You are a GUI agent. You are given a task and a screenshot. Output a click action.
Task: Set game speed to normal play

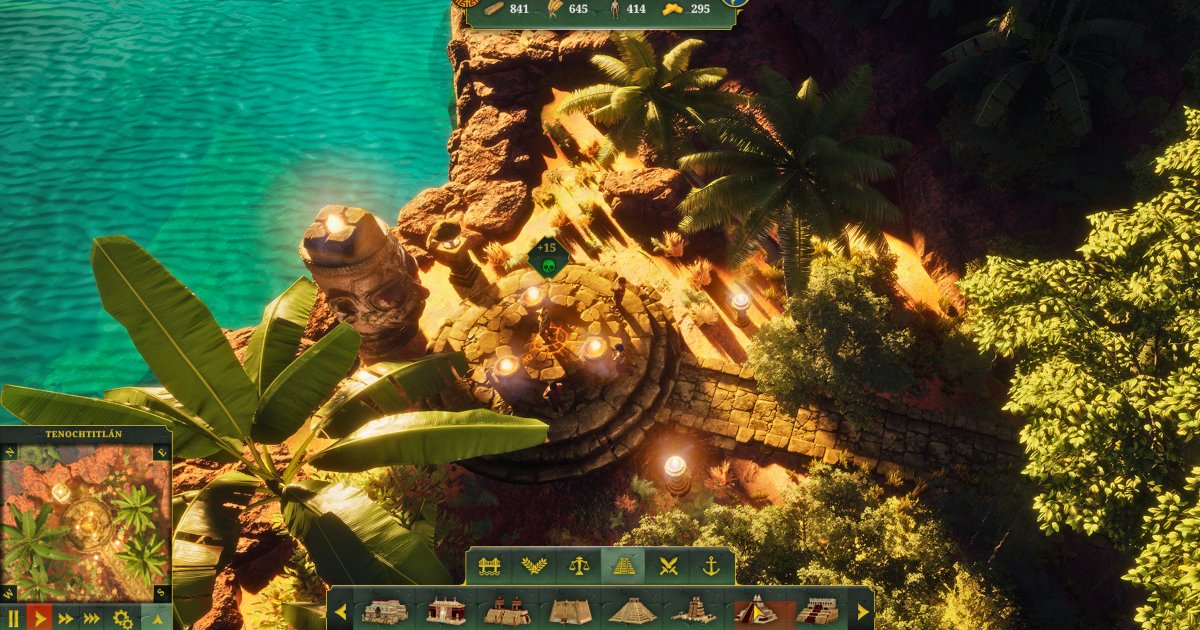coord(40,618)
